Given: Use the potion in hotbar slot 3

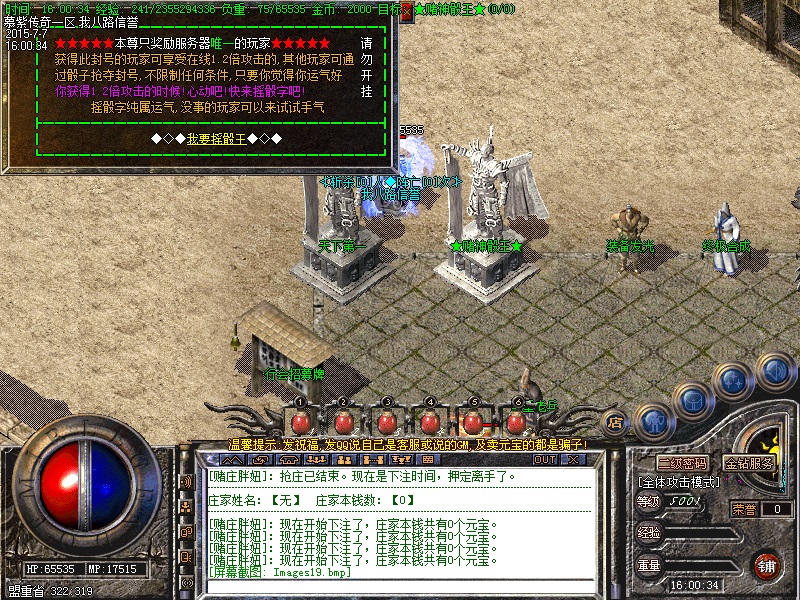Looking at the screenshot, I should coord(386,421).
